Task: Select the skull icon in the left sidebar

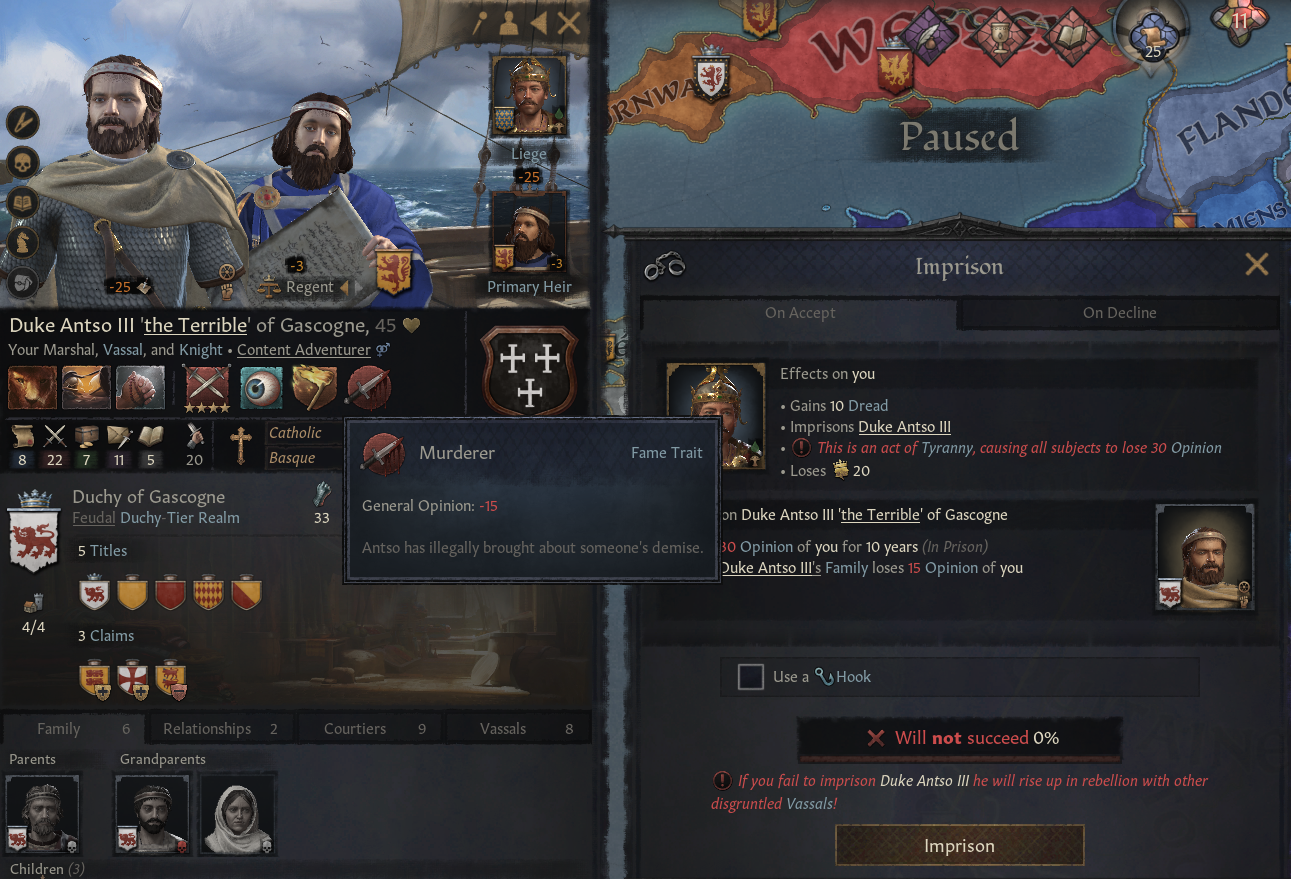Action: click(22, 162)
